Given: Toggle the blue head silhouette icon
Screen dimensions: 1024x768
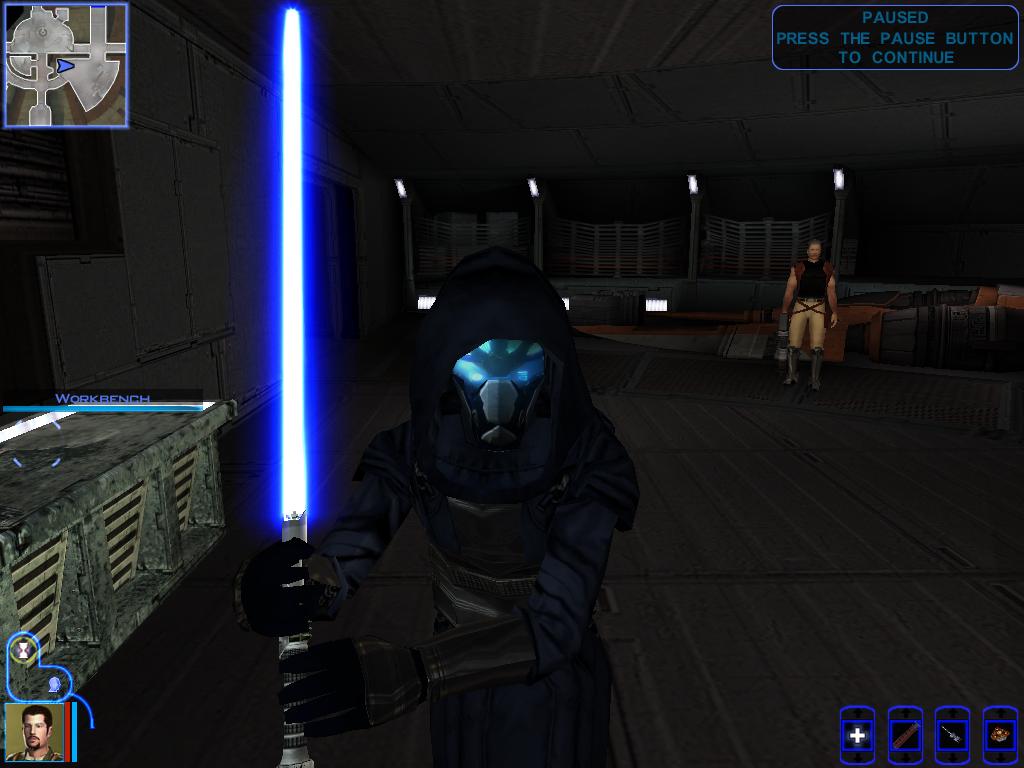Looking at the screenshot, I should point(55,684).
